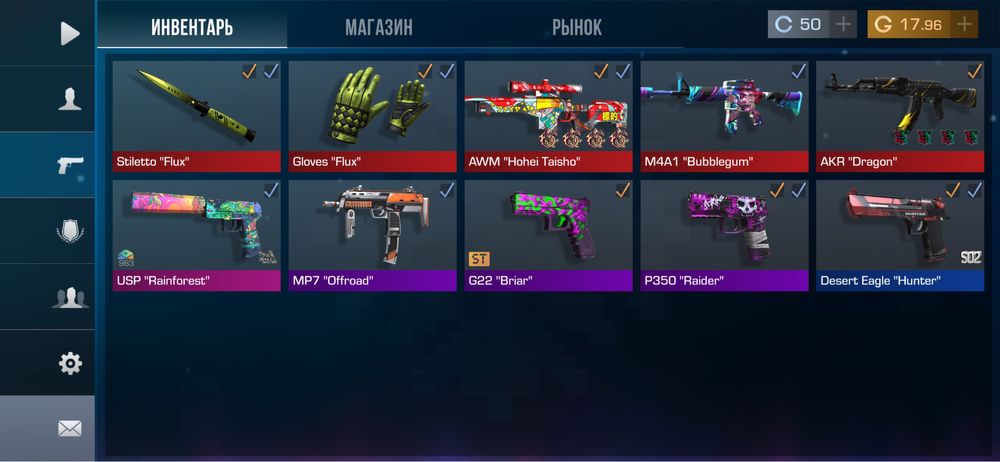Choose the Gloves "Flux" item
Image resolution: width=1000 pixels, height=462 pixels.
pos(372,115)
